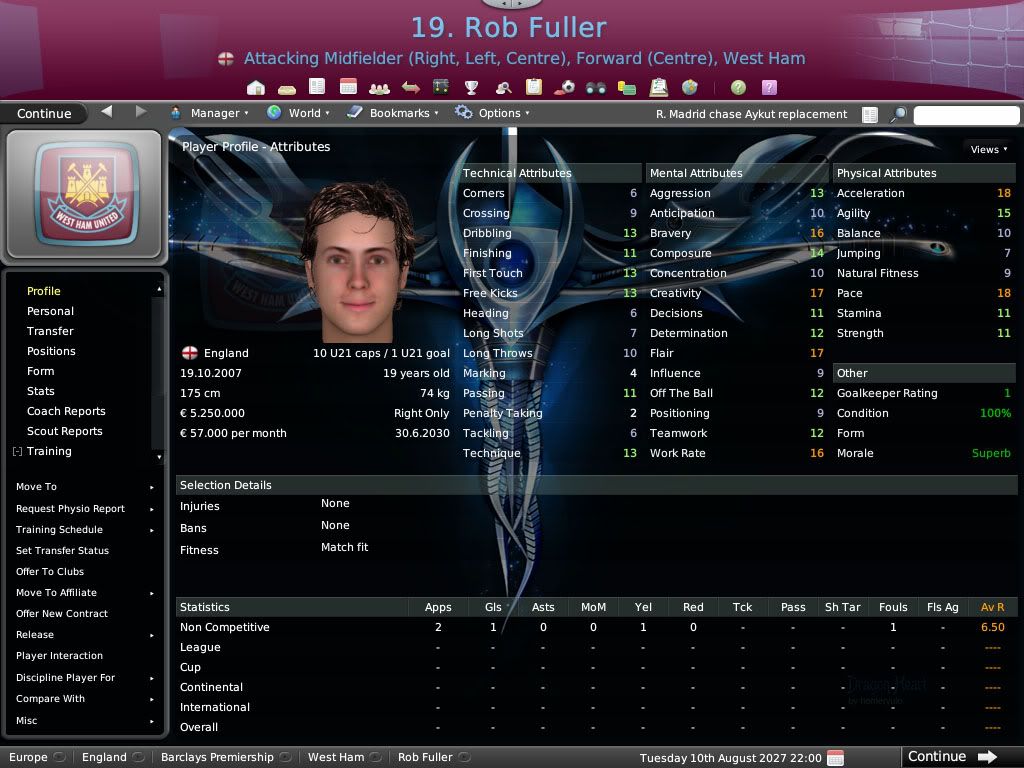Click the search box in top bar
Image resolution: width=1024 pixels, height=768 pixels.
(965, 114)
